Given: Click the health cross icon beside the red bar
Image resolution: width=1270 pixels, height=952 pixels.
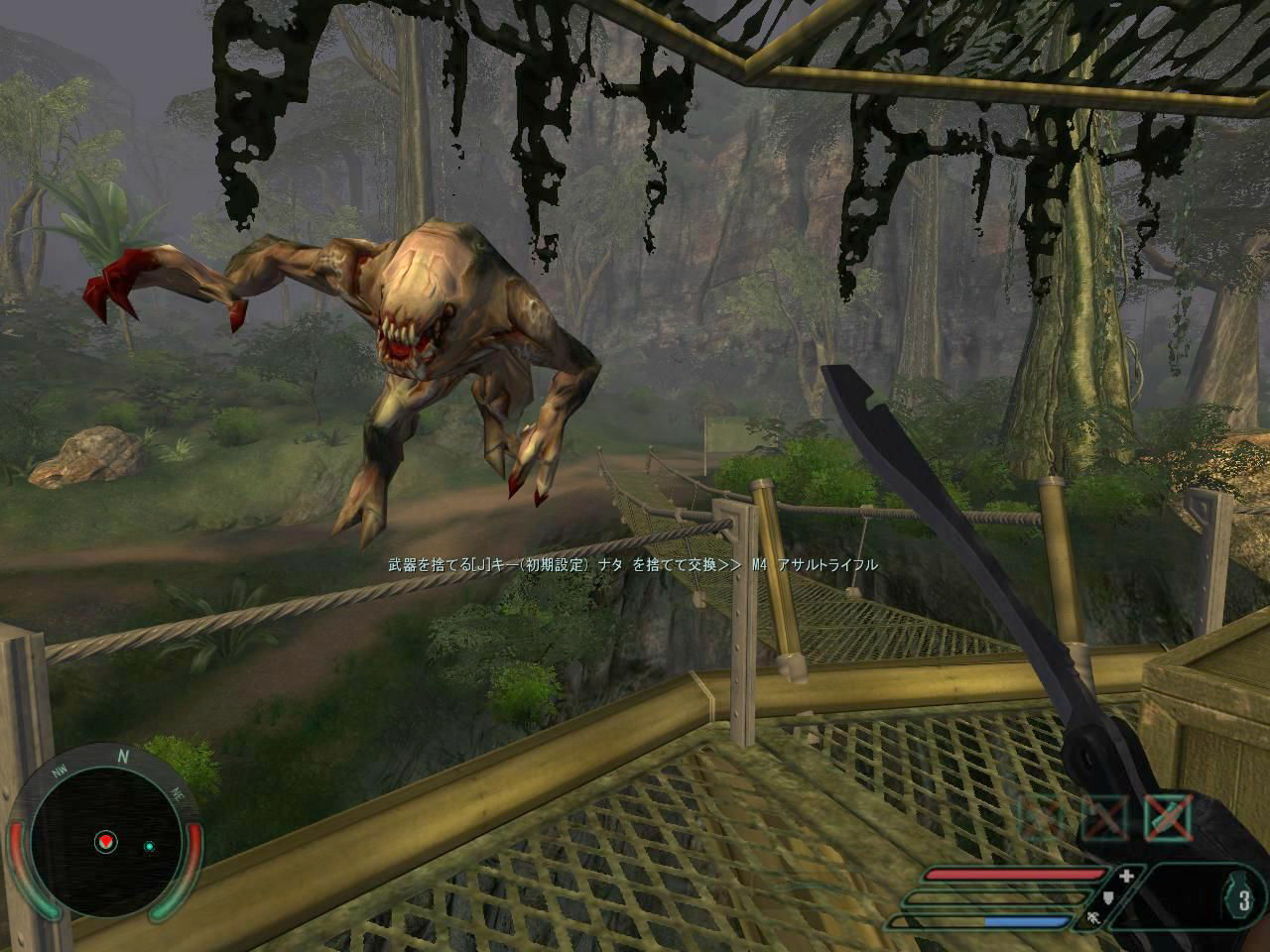Looking at the screenshot, I should tap(1125, 876).
